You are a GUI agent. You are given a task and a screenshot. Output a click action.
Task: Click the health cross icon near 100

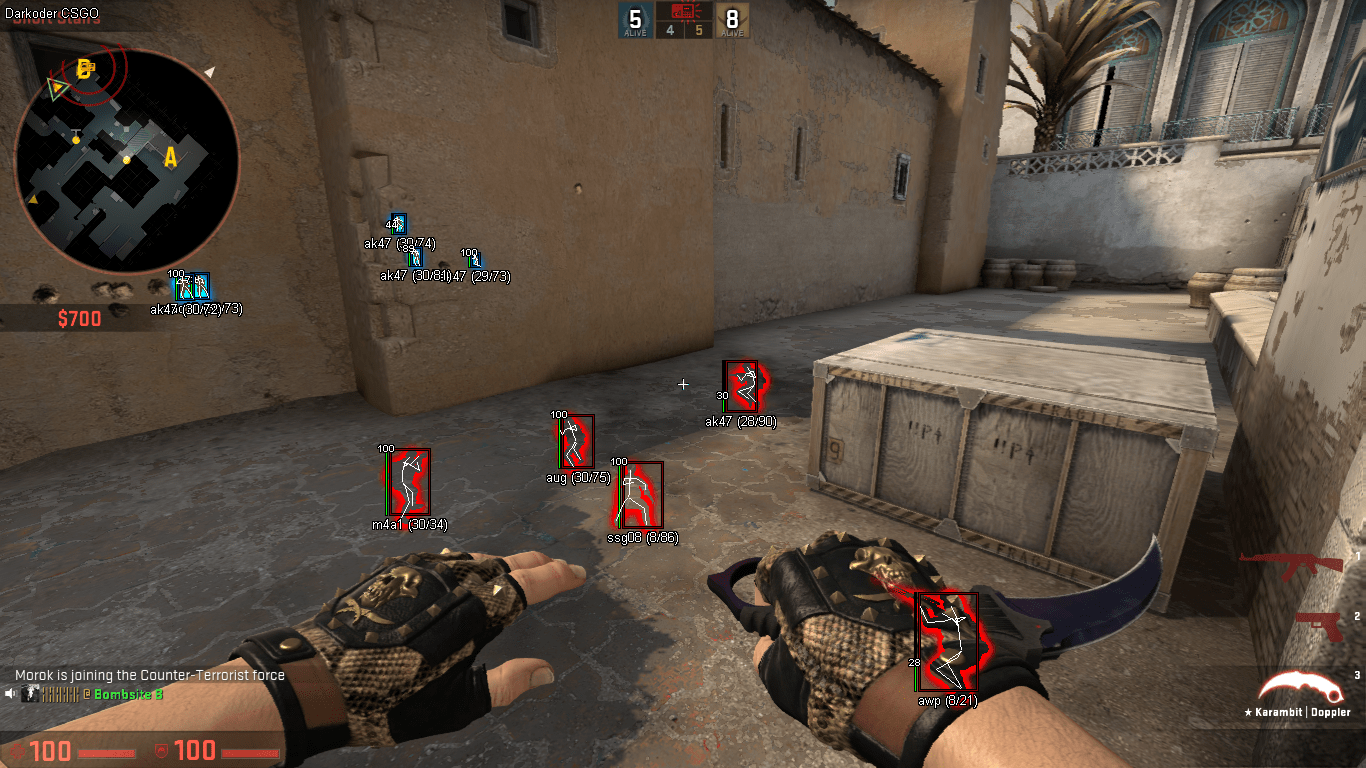coord(15,751)
